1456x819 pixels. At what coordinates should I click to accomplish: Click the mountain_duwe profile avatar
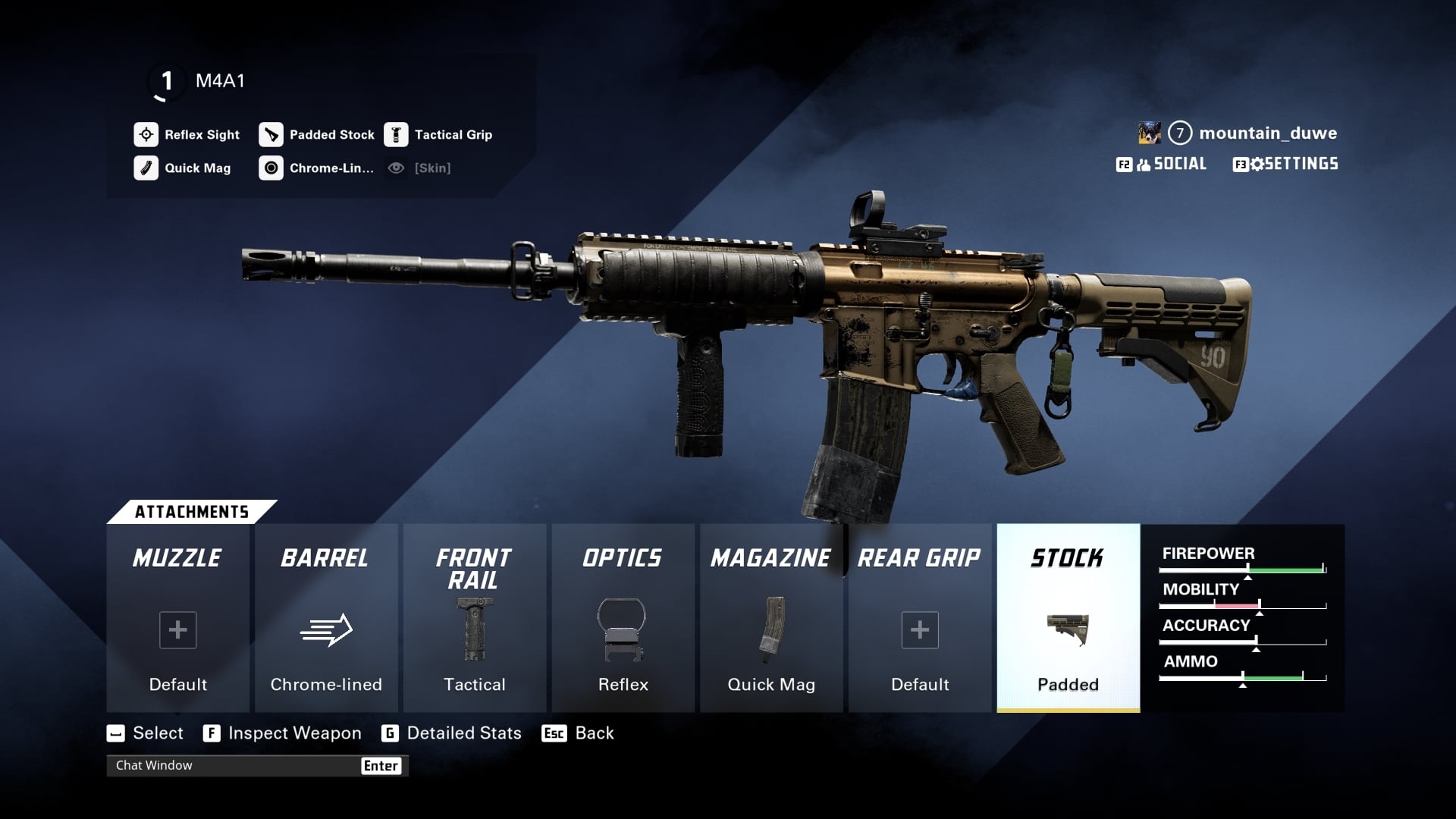tap(1150, 133)
